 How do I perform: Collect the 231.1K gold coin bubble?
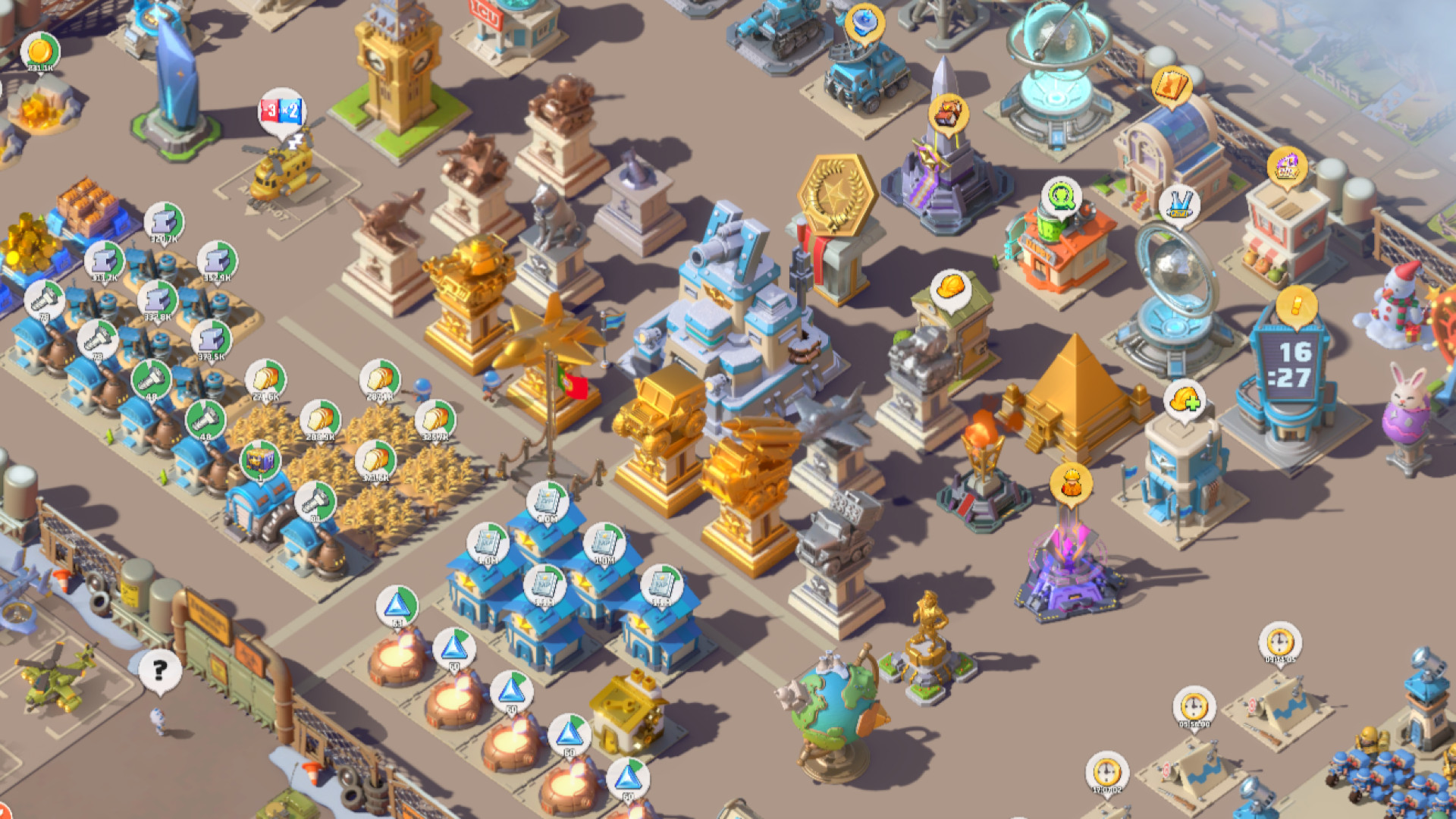[42, 49]
